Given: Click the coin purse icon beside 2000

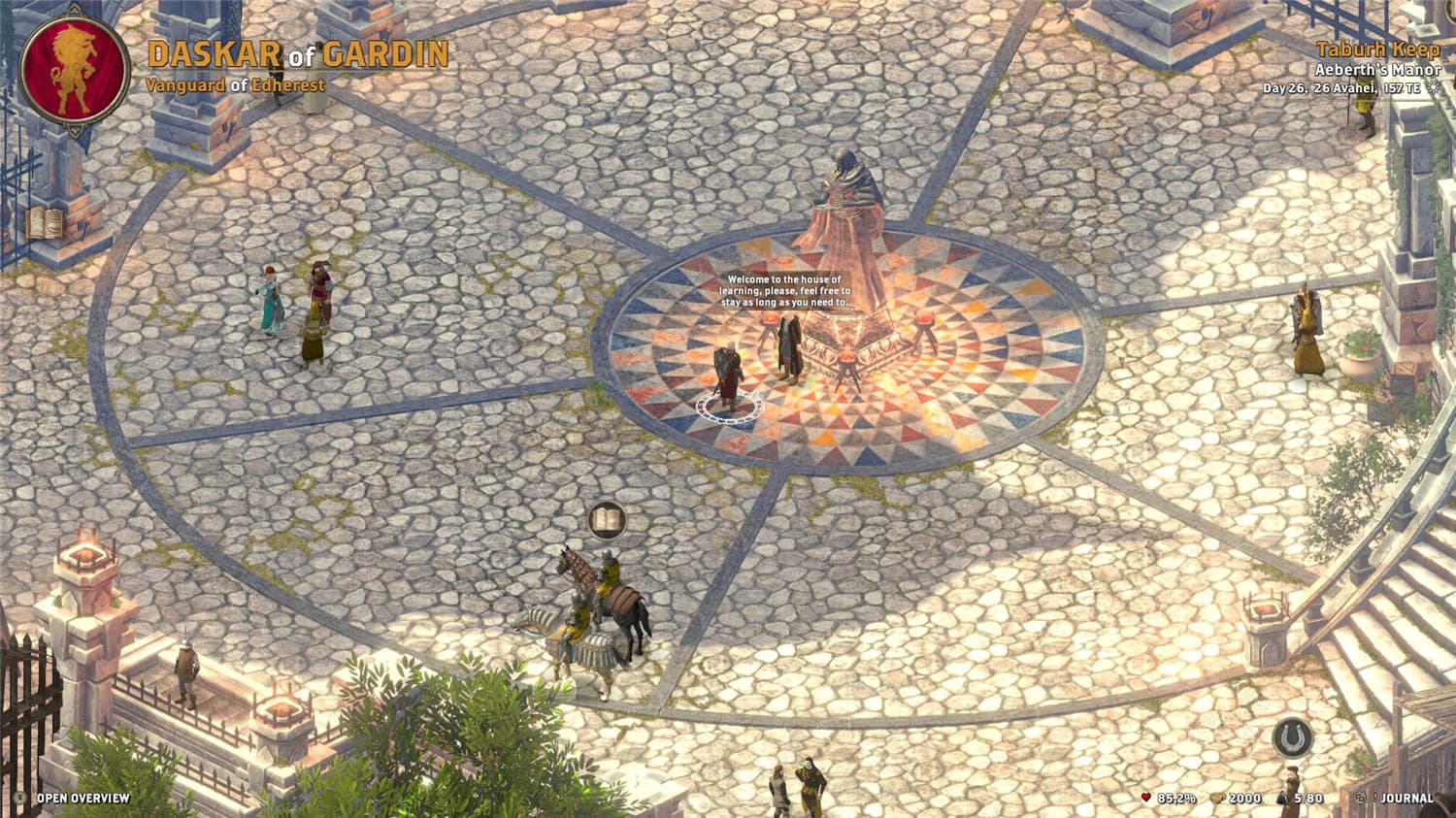Looking at the screenshot, I should (1216, 799).
